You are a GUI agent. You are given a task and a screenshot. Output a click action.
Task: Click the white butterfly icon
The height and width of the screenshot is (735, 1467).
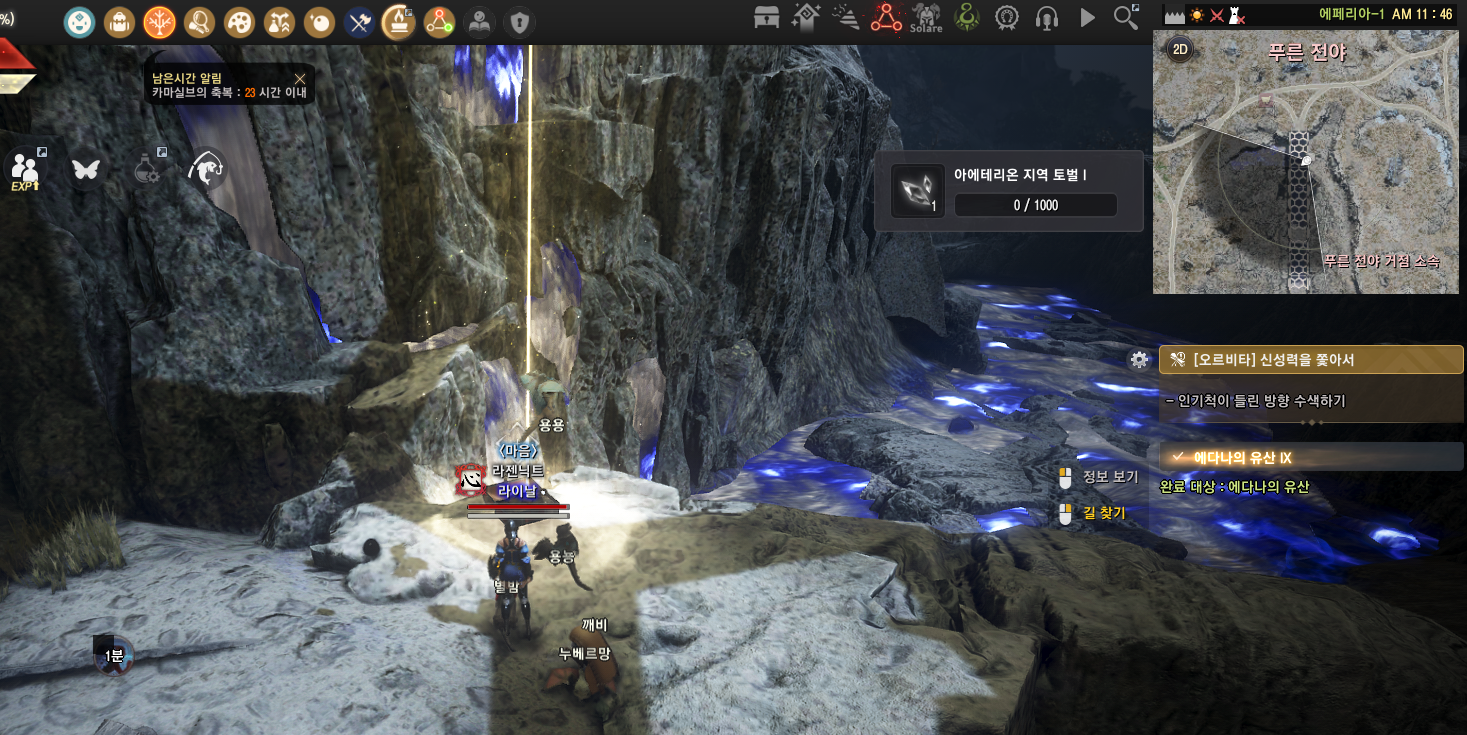86,169
